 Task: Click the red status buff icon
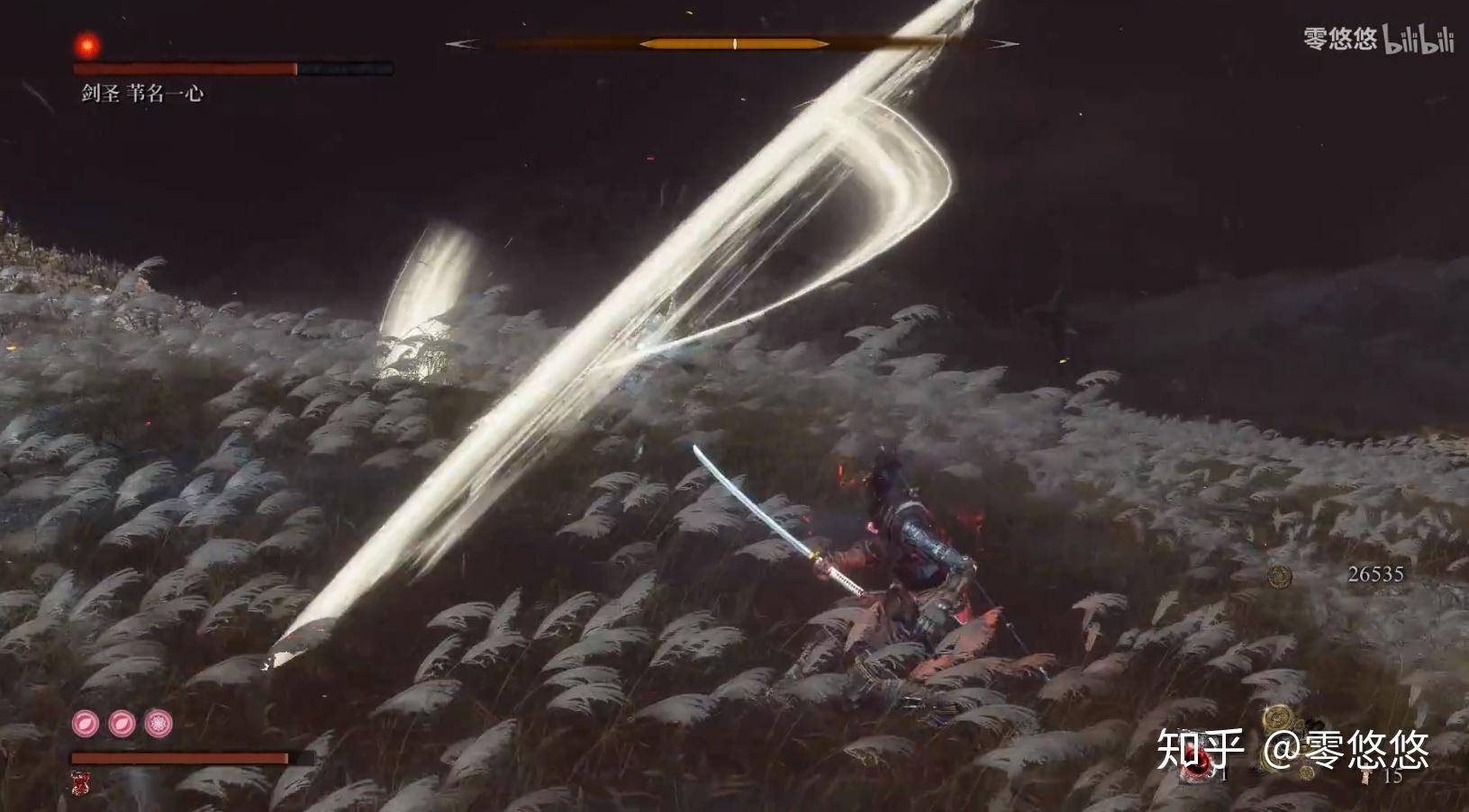81,783
